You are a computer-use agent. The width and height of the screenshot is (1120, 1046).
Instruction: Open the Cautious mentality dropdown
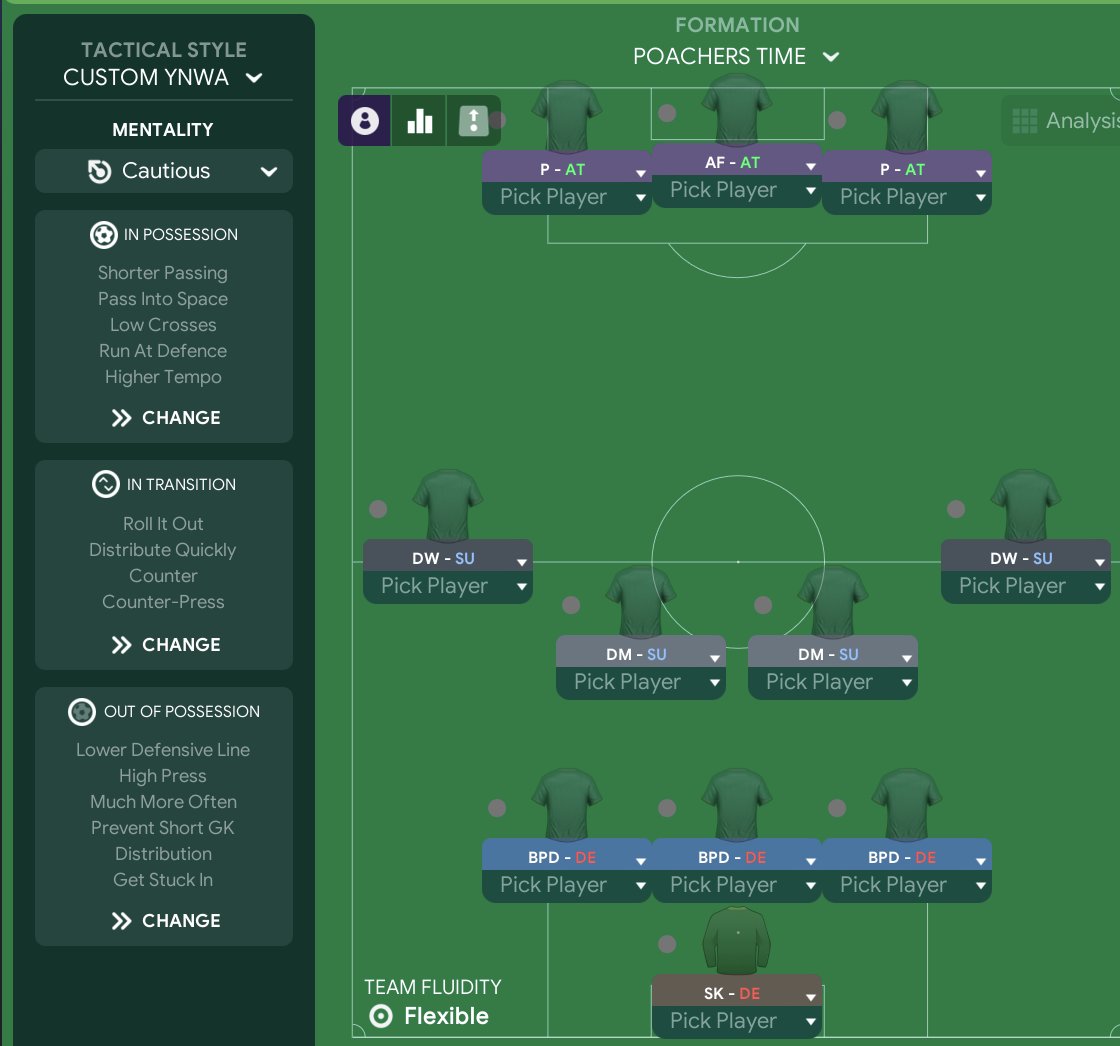tap(164, 171)
